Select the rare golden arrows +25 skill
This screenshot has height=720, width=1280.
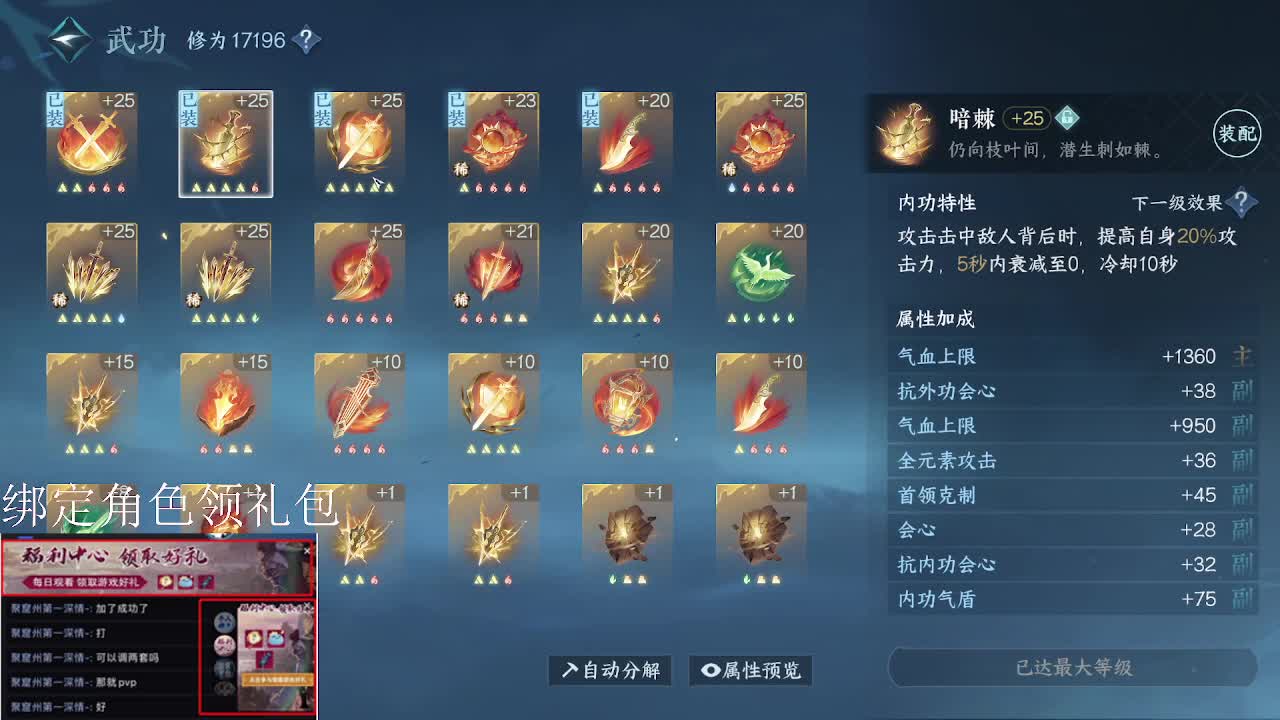(x=92, y=270)
